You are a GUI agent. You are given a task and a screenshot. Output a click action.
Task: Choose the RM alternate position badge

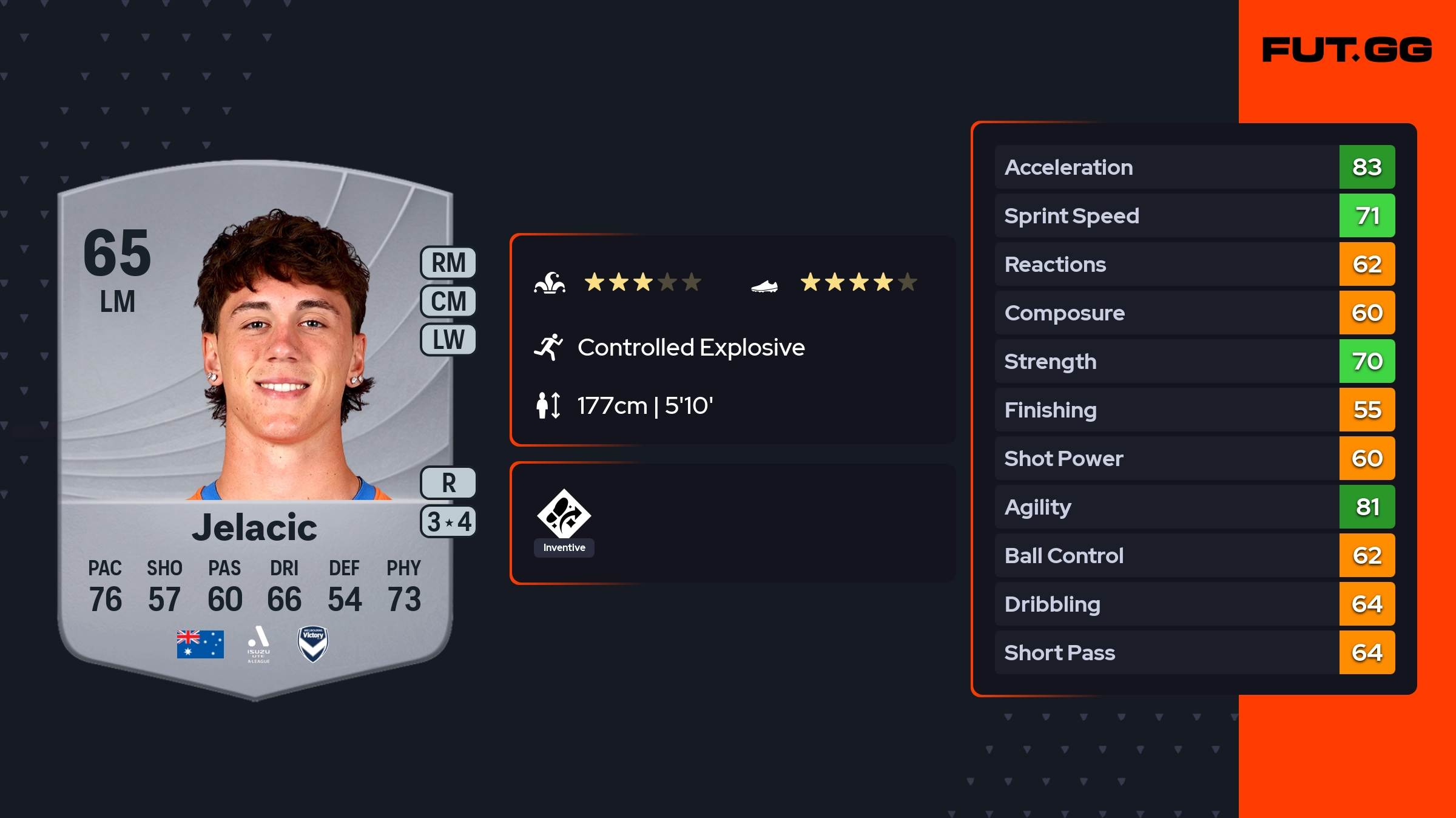coord(448,263)
